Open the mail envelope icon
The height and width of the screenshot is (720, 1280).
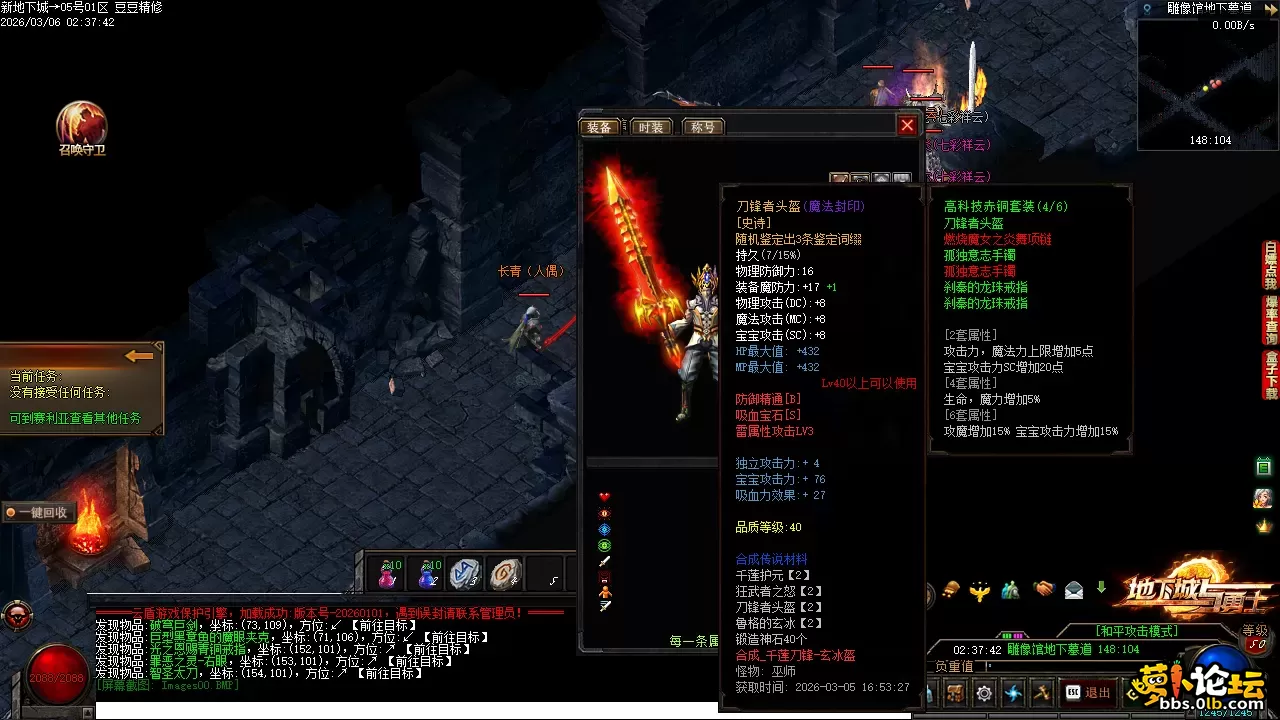coord(1073,590)
